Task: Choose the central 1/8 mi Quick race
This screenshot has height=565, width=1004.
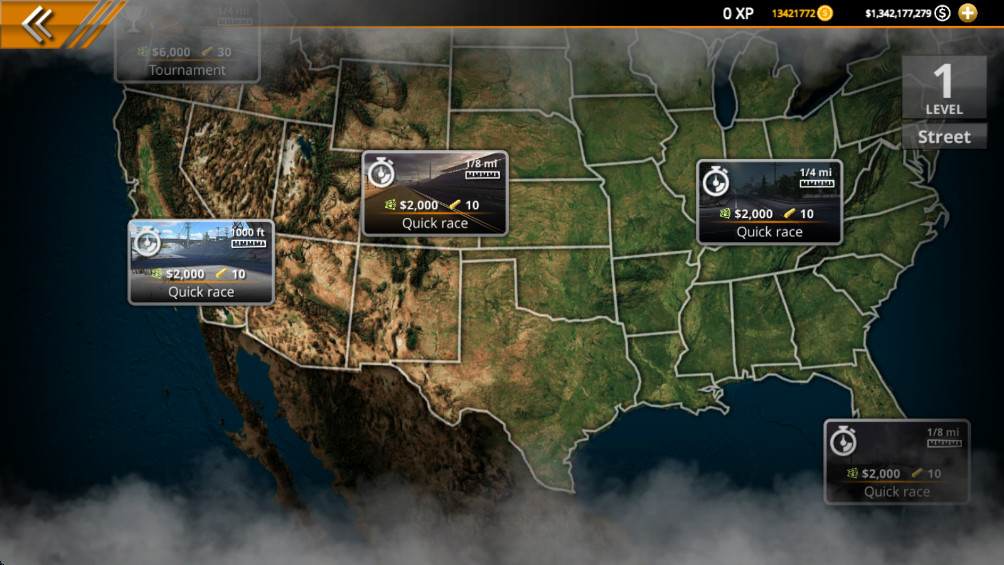Action: 435,194
